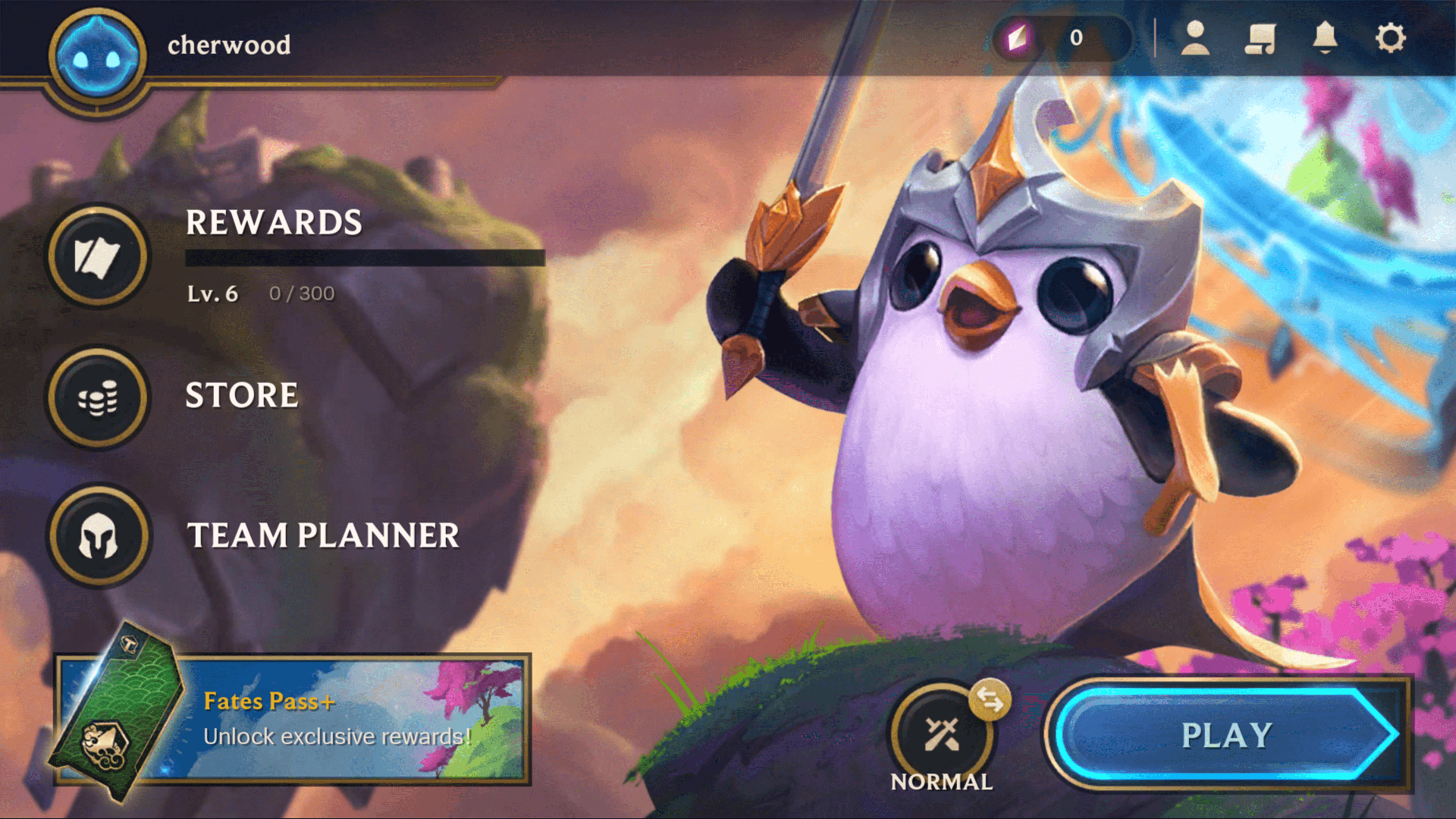The height and width of the screenshot is (819, 1456).
Task: Open the settings gear icon
Action: pos(1390,38)
